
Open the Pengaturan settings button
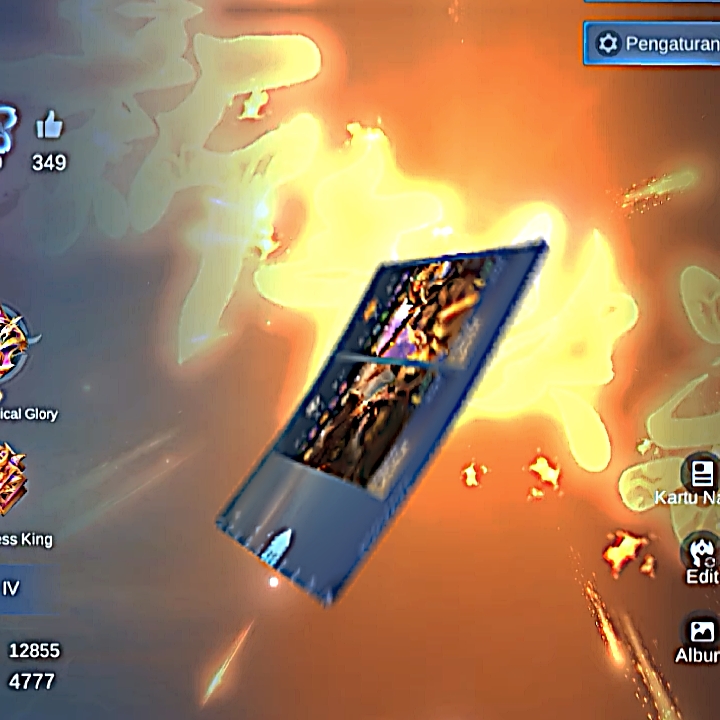click(652, 44)
